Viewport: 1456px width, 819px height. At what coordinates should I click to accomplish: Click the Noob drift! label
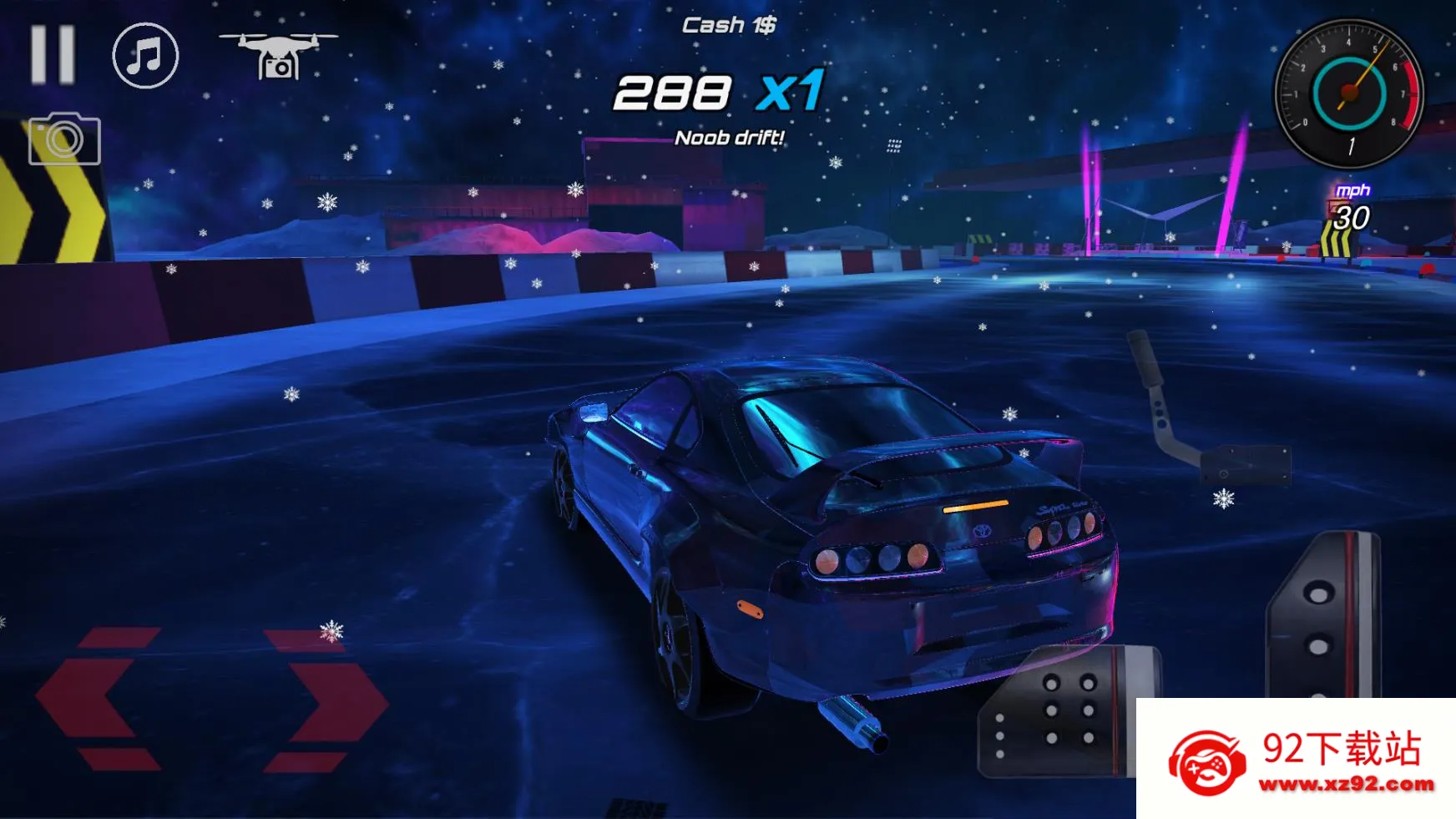click(x=730, y=138)
